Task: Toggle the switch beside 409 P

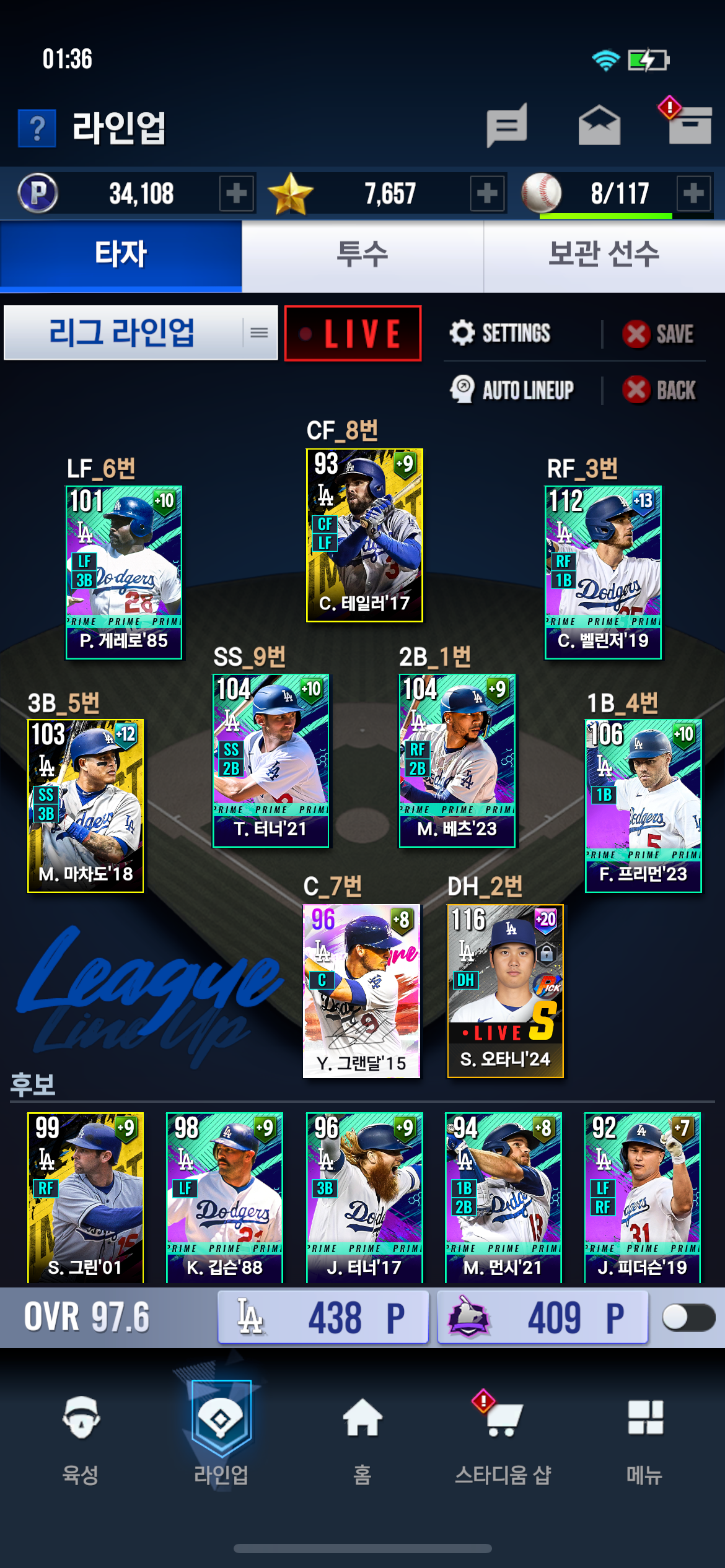Action: (x=688, y=1317)
